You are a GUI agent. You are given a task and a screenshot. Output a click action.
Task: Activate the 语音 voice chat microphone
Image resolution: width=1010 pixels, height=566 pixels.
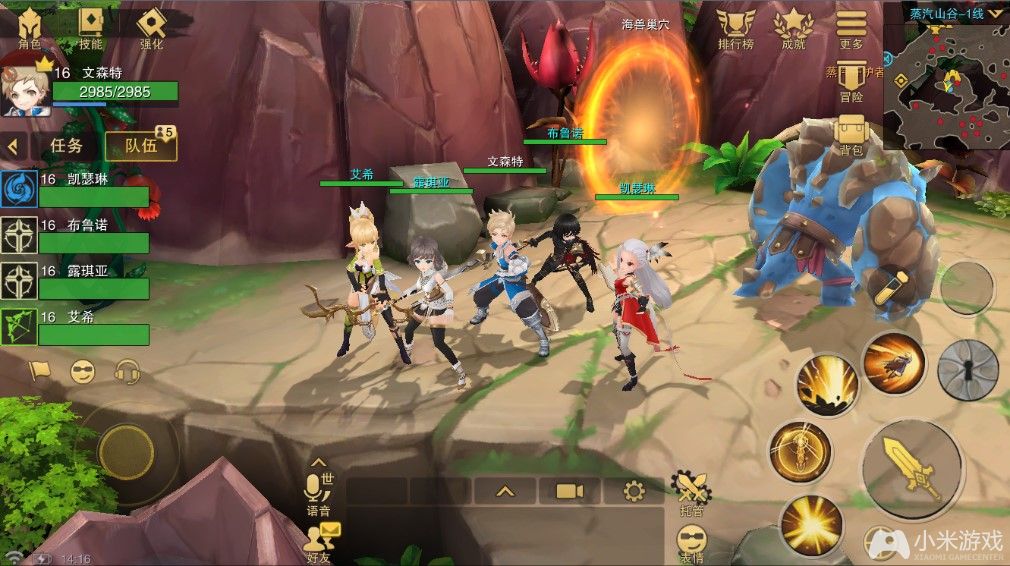(319, 490)
